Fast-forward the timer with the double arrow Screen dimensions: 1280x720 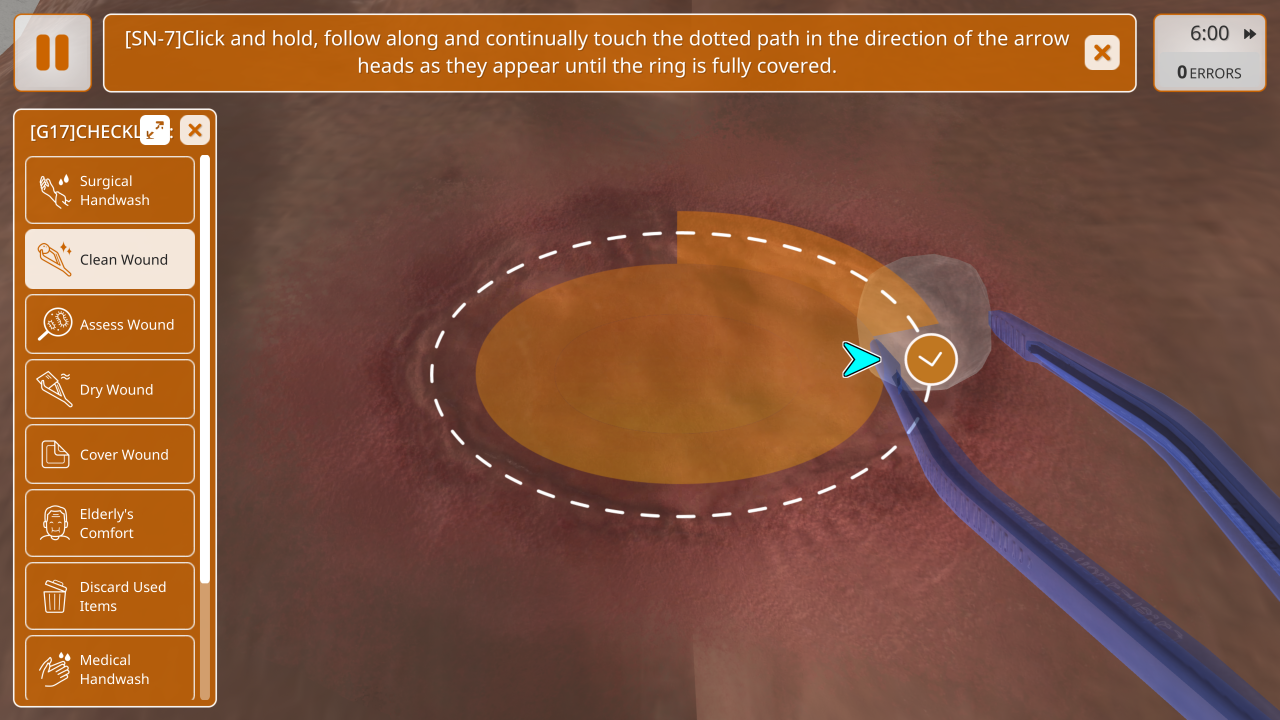point(1250,34)
